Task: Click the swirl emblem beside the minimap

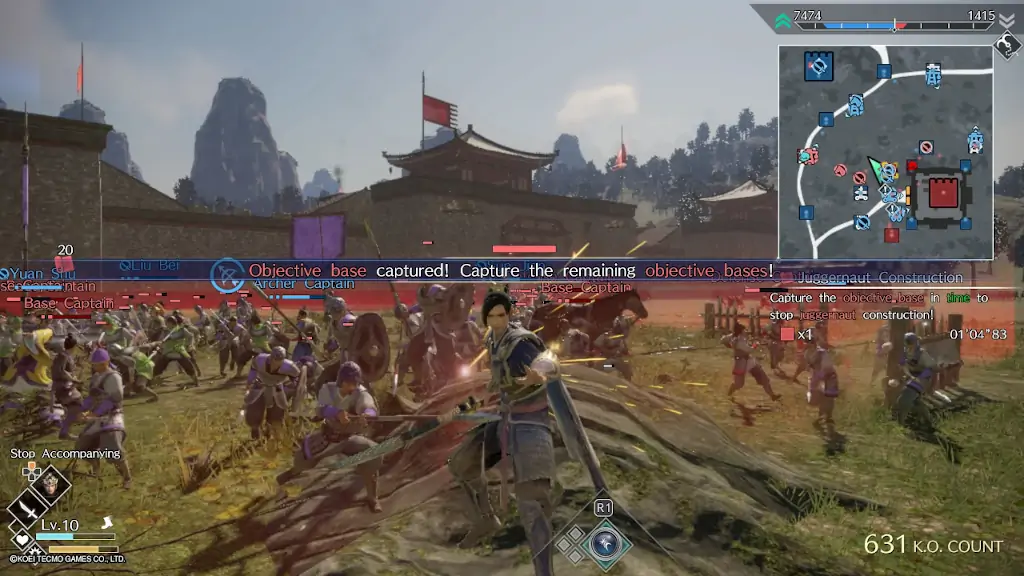Action: click(1005, 45)
